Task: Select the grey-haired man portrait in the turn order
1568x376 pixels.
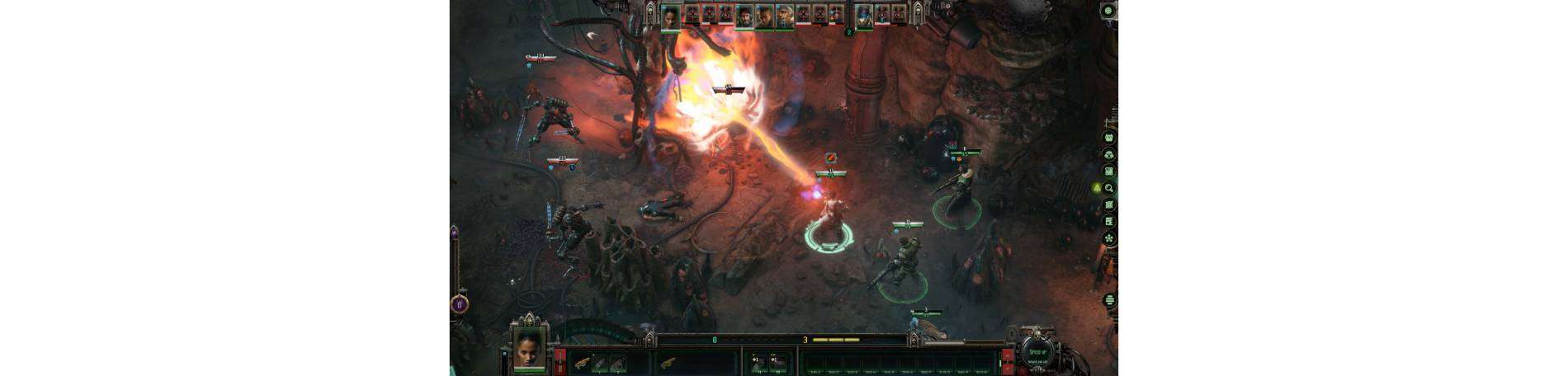Action: tap(785, 14)
